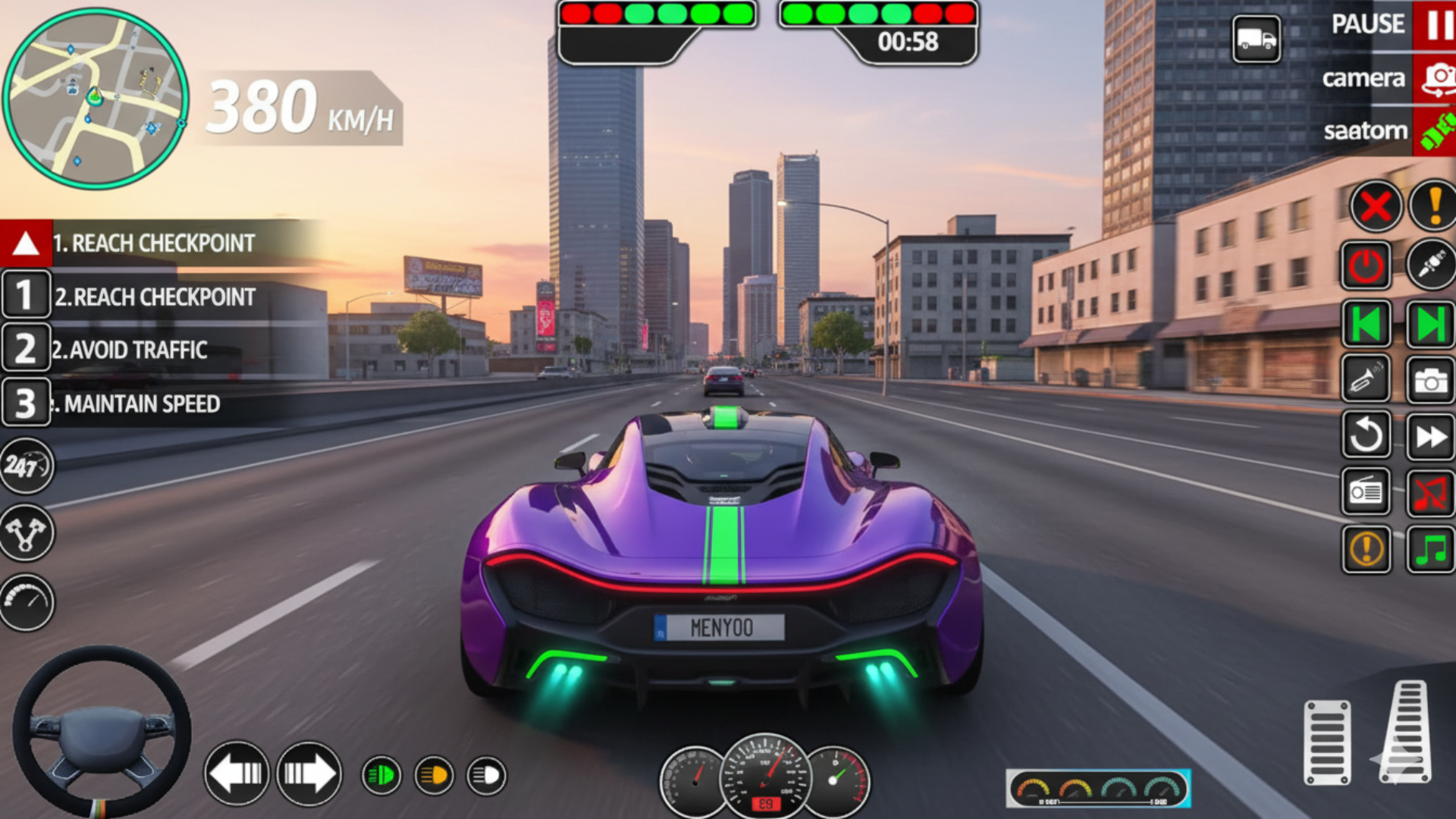Tap the white truck icon

coord(1256,39)
